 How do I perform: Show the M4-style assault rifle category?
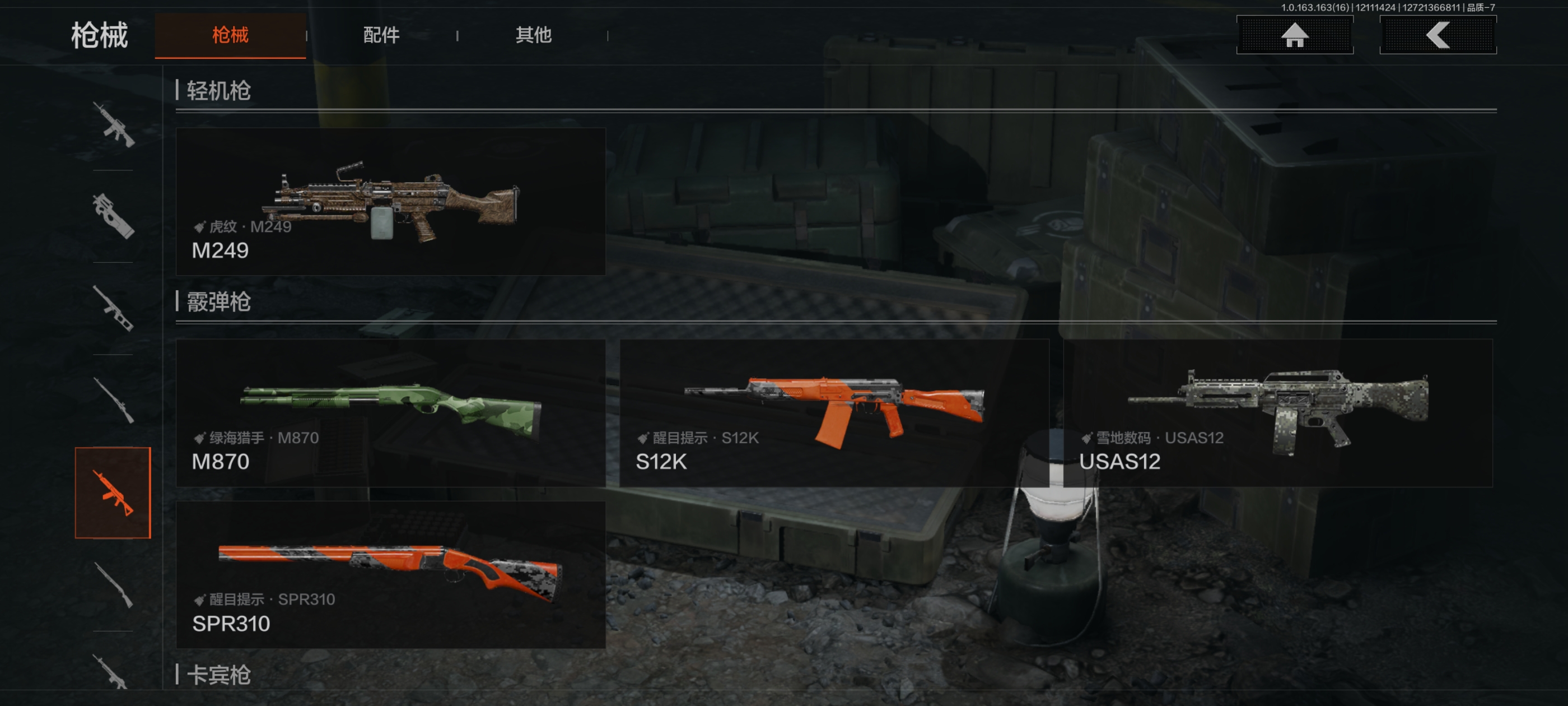point(113,125)
